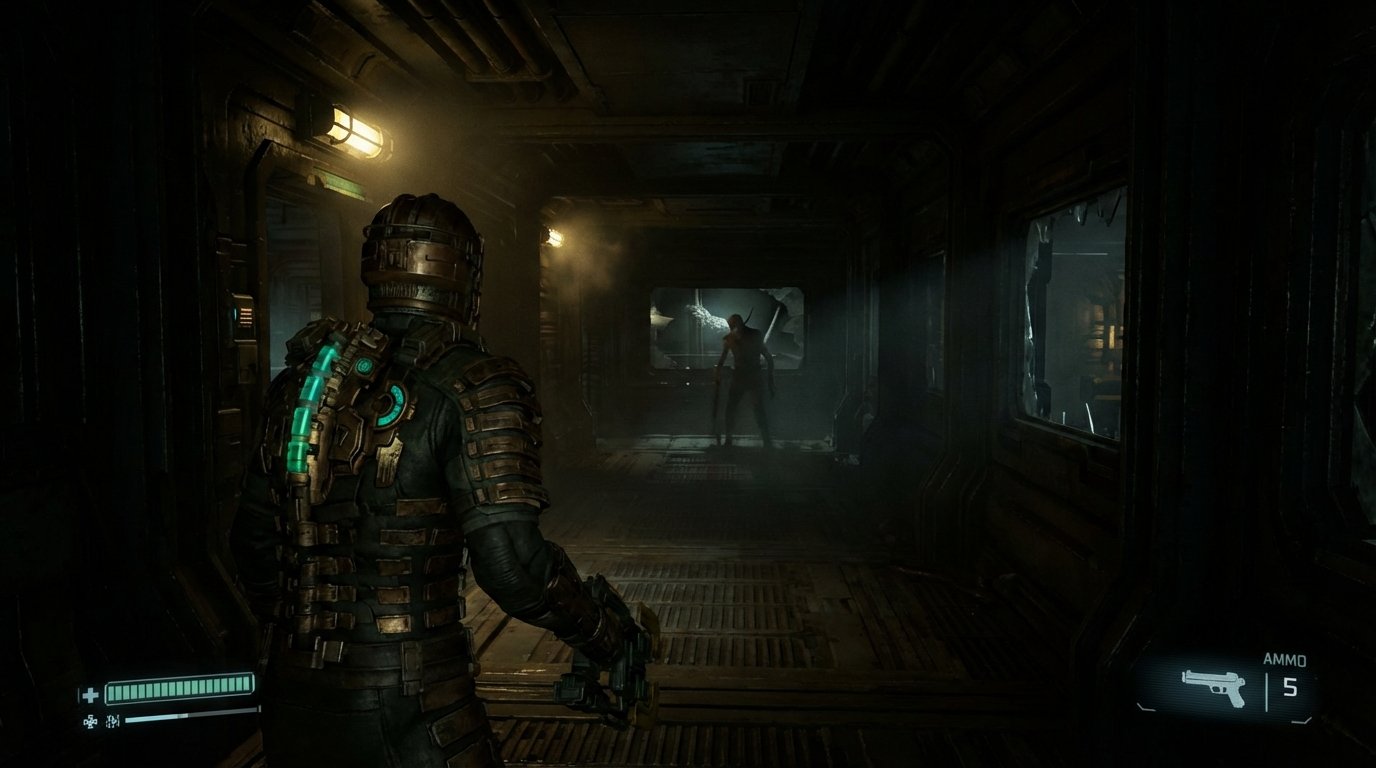The height and width of the screenshot is (768, 1376).
Task: Click the red-lit control panel on the left wall
Action: (x=248, y=318)
